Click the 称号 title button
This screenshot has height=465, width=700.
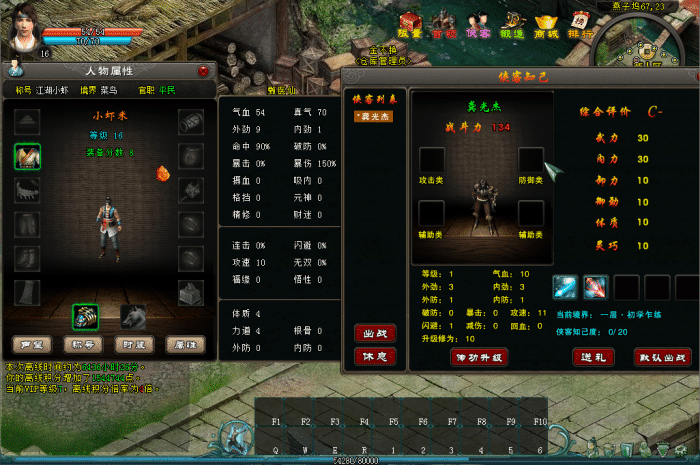pos(82,345)
